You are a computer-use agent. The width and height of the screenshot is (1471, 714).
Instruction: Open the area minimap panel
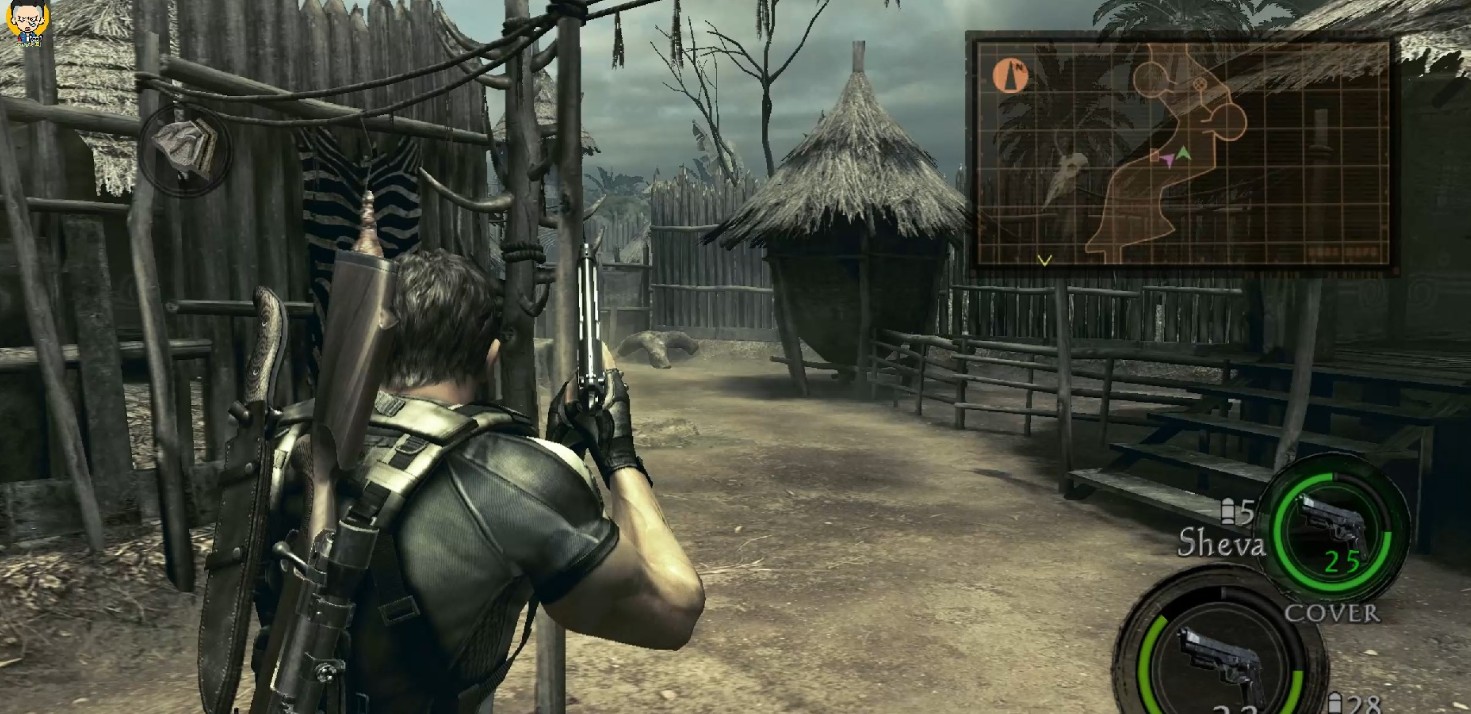coord(1181,153)
